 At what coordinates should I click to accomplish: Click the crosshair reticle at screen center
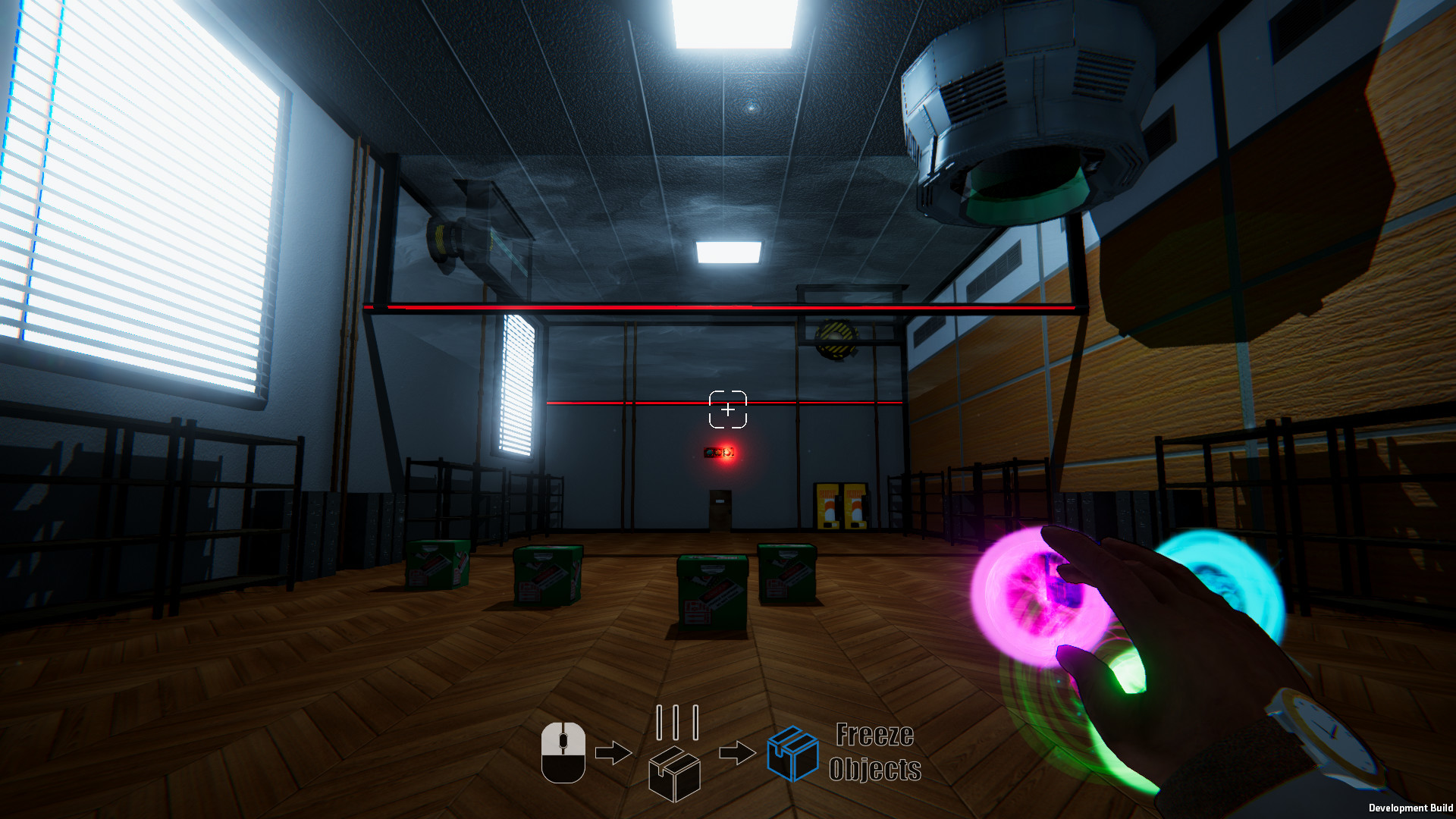728,409
